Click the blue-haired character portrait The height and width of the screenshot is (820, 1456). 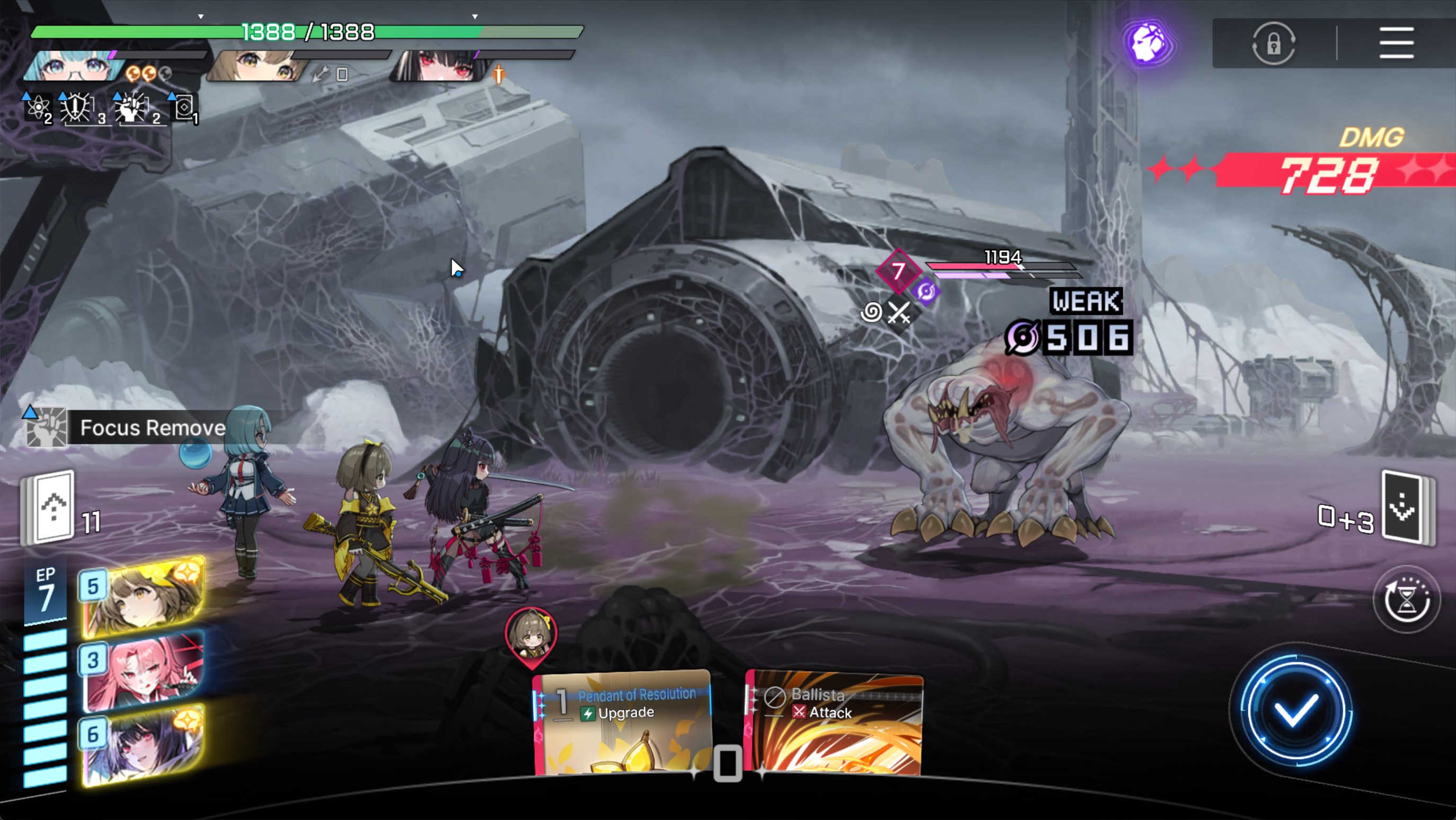74,66
